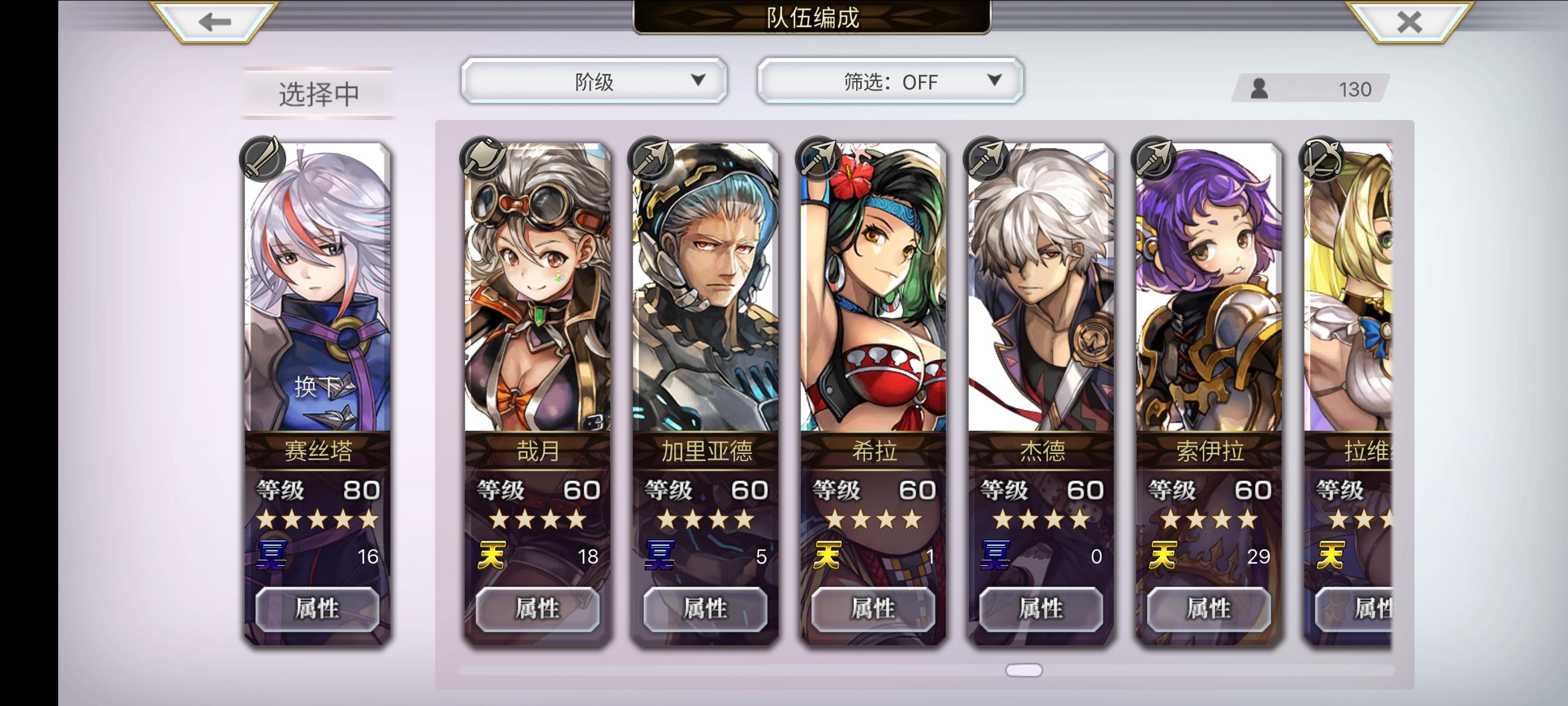The height and width of the screenshot is (706, 1568).
Task: Click the bow weapon icon on 拉维's card
Action: click(x=1321, y=159)
